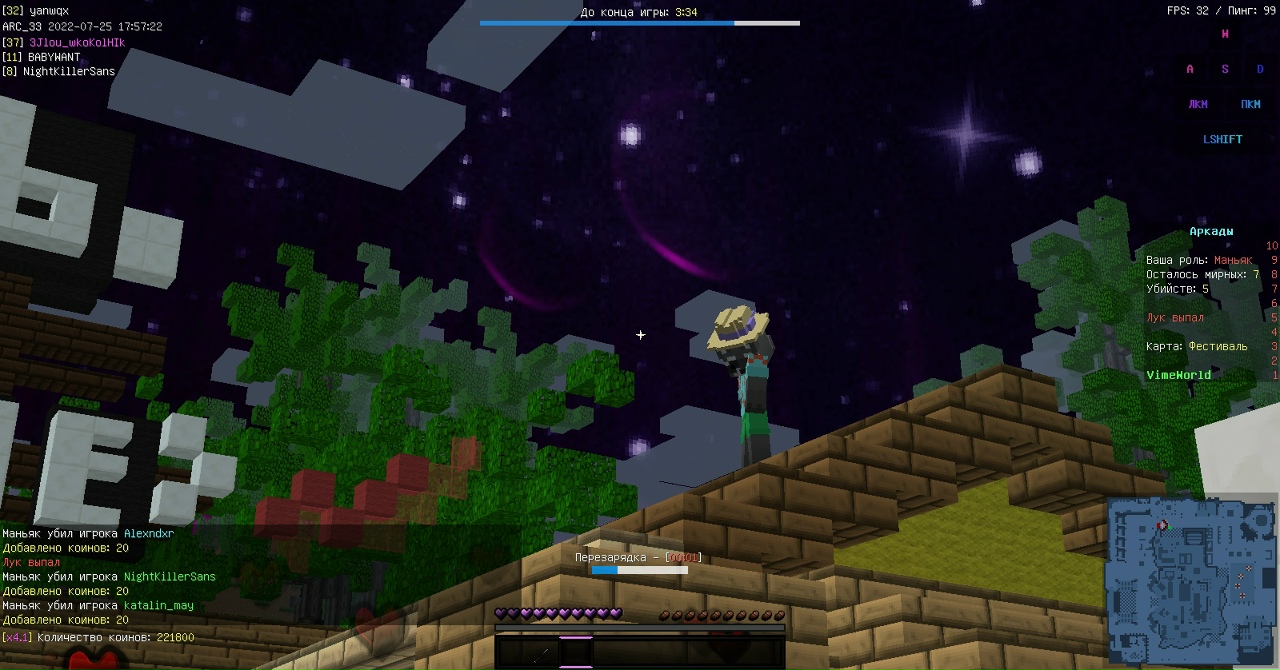This screenshot has height=670, width=1280.
Task: Click BABYWANT in the player list
Action: pyautogui.click(x=54, y=57)
